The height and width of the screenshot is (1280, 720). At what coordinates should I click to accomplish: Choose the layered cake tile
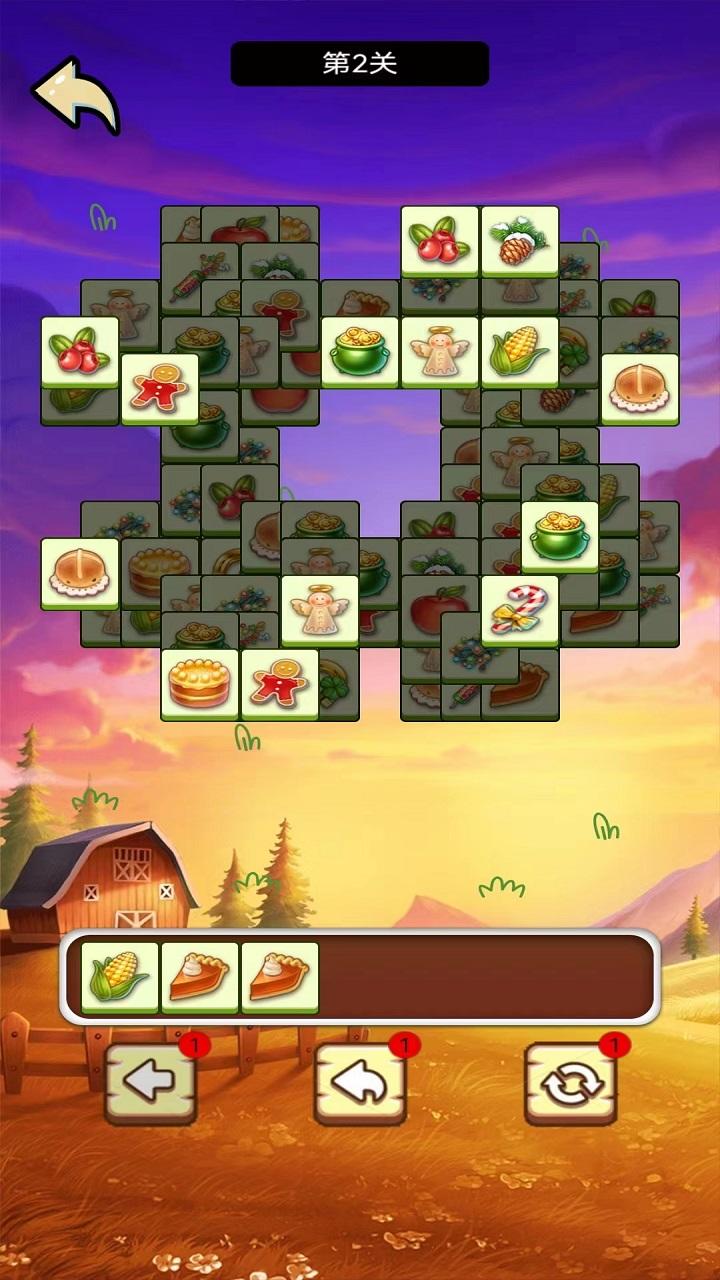coord(199,684)
